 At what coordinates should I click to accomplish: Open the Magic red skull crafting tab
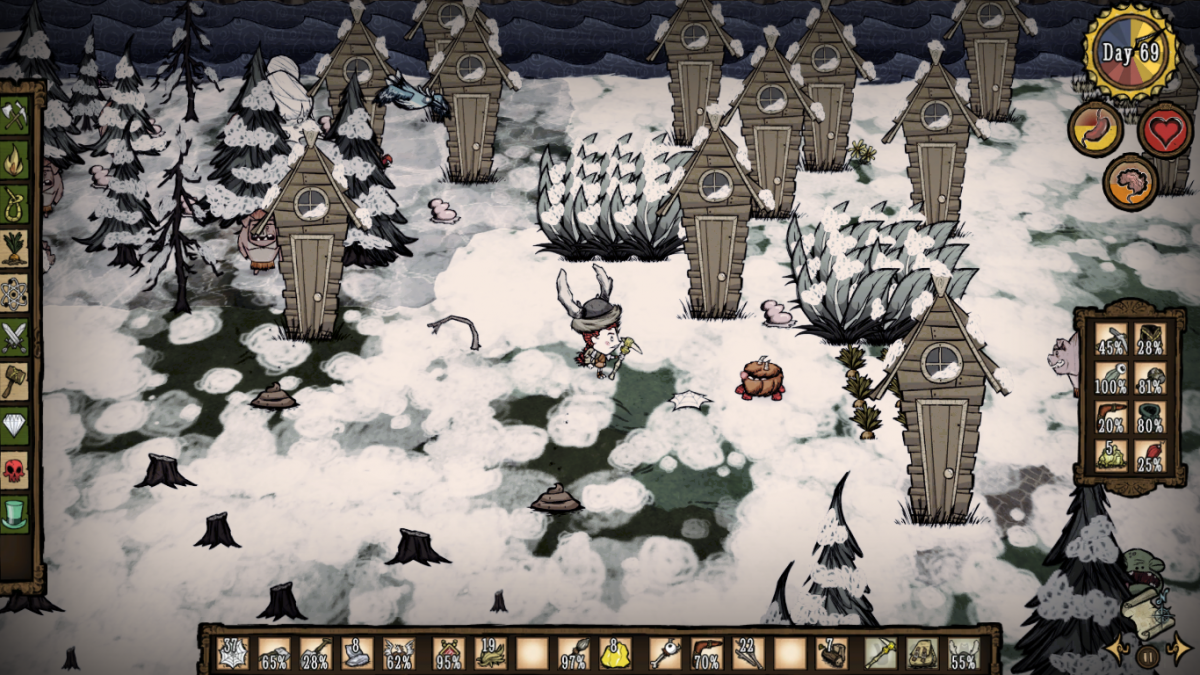pos(14,470)
